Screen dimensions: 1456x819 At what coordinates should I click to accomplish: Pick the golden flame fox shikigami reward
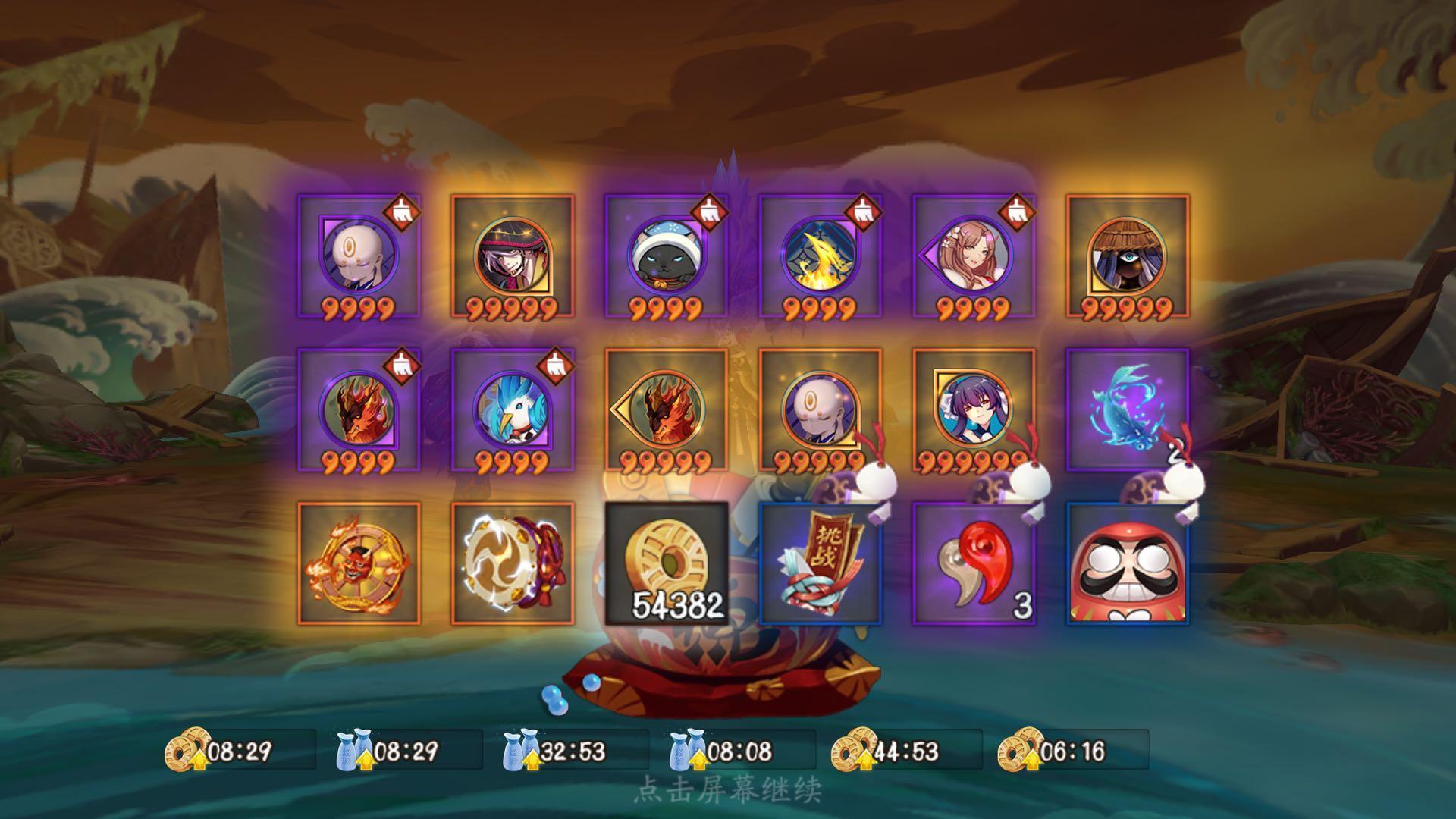[821, 256]
